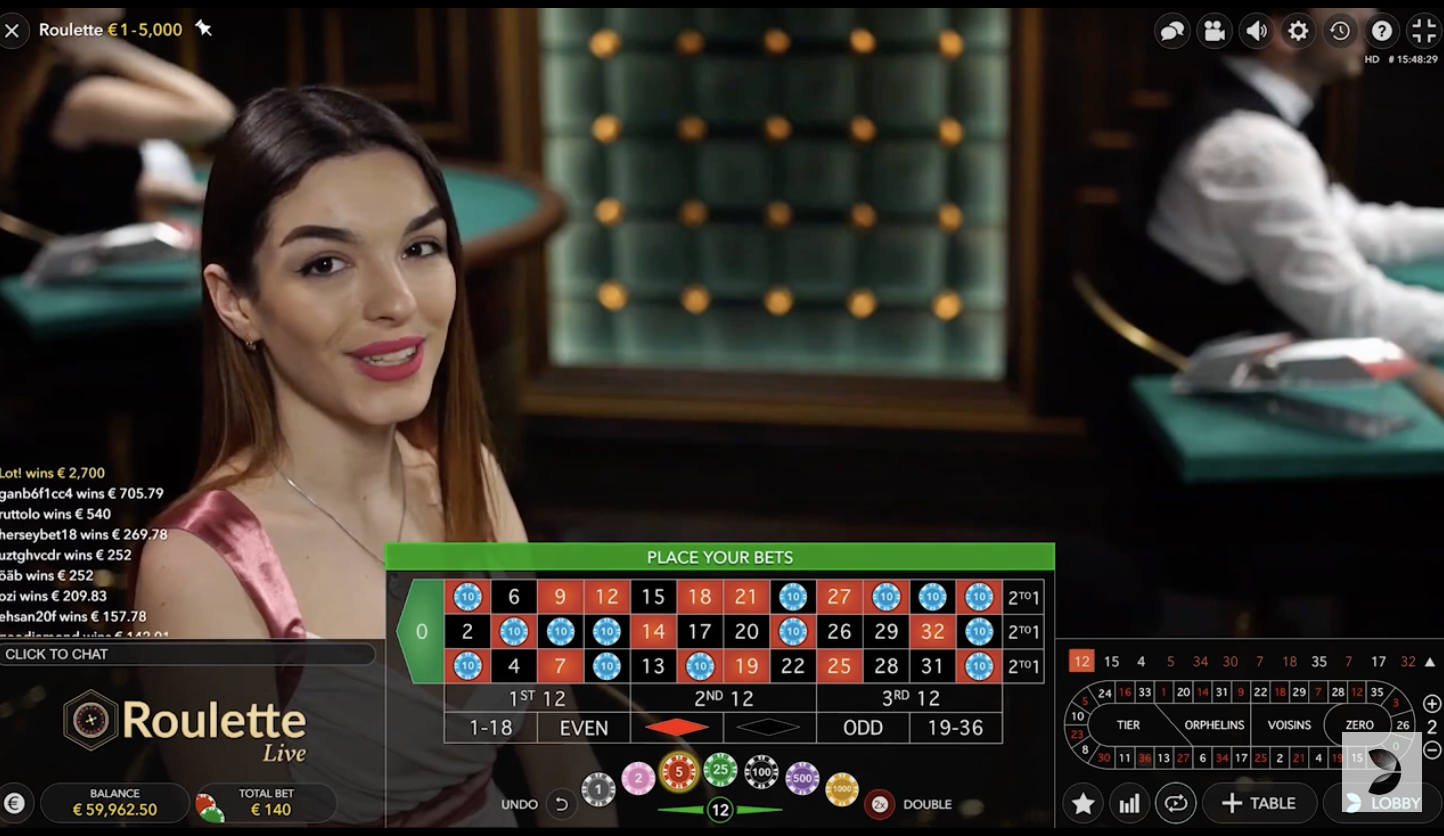Open the help question mark

[x=1382, y=30]
